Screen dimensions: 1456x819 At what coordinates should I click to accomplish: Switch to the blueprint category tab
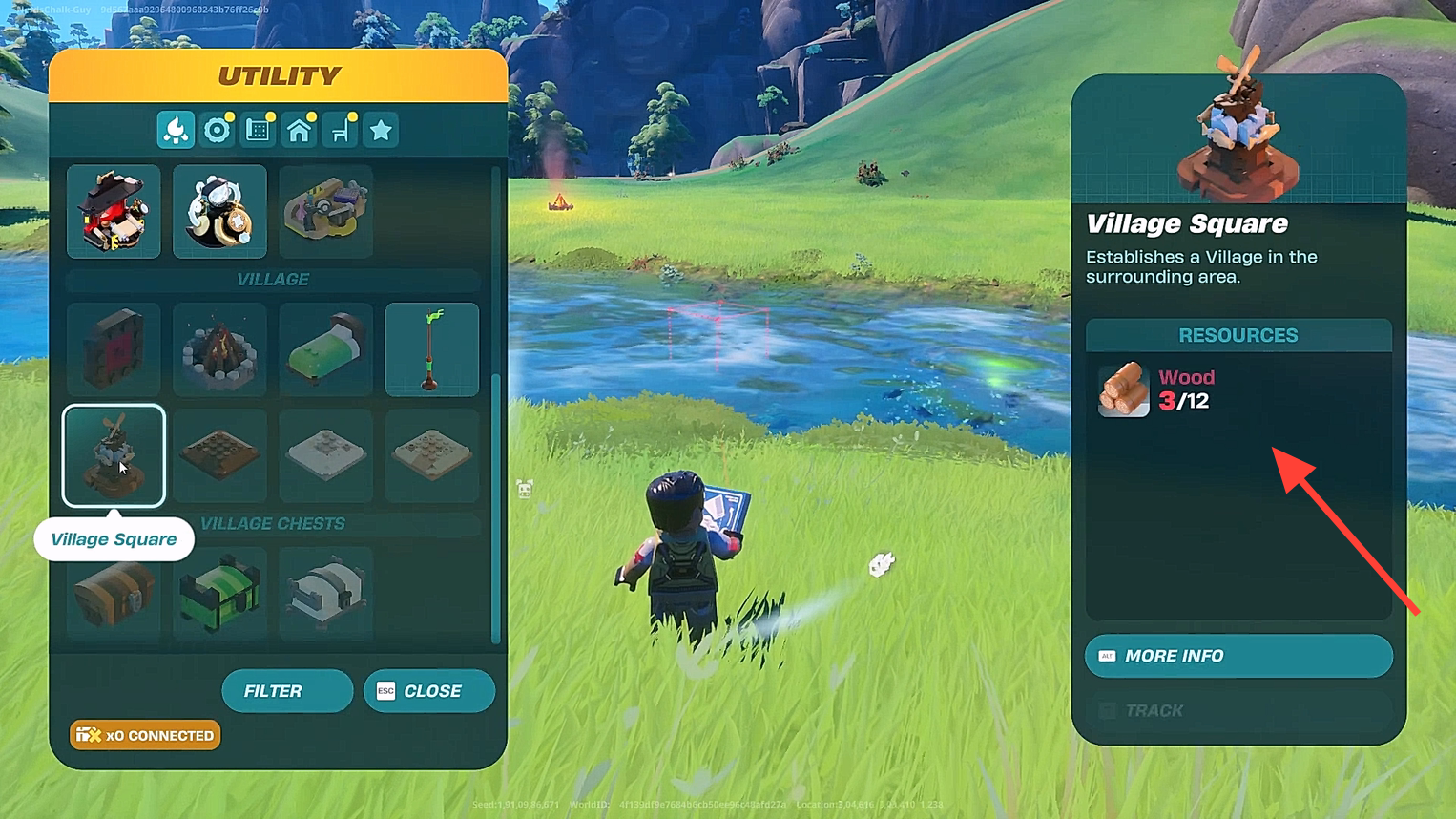[x=258, y=130]
